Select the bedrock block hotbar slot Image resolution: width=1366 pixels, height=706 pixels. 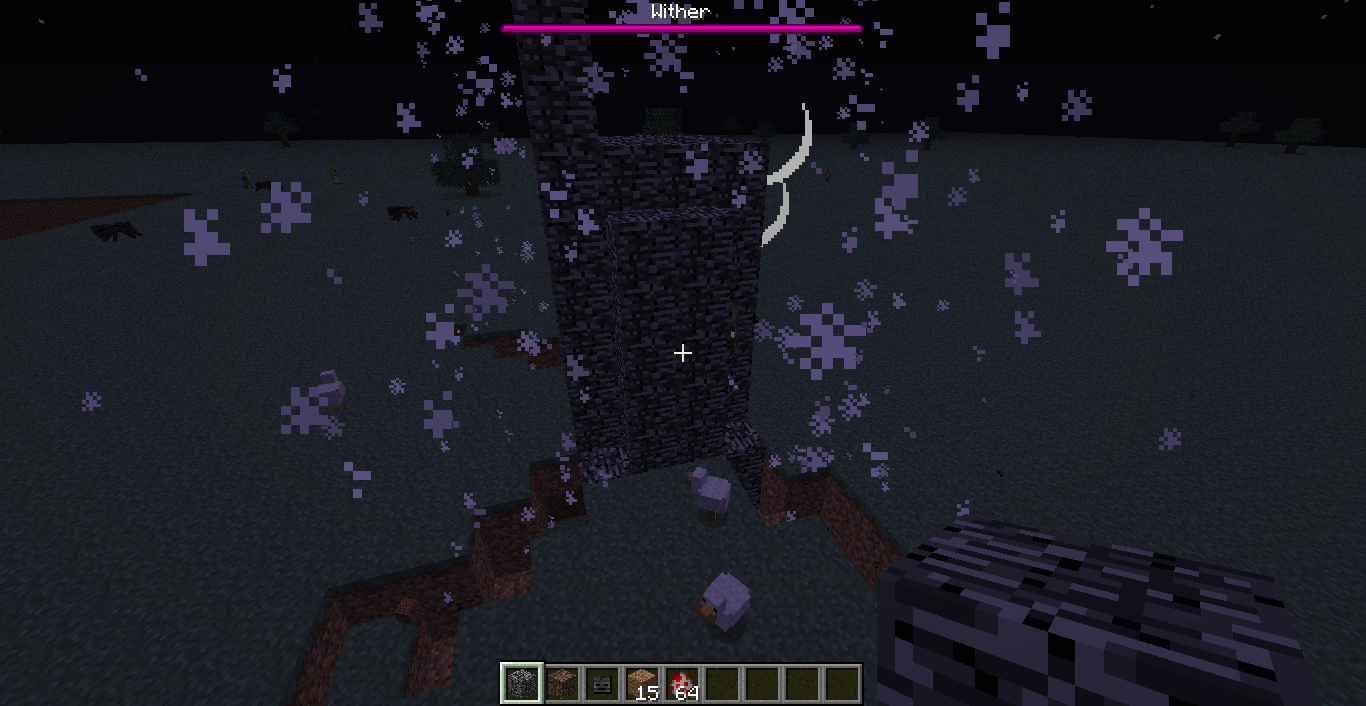click(x=521, y=684)
